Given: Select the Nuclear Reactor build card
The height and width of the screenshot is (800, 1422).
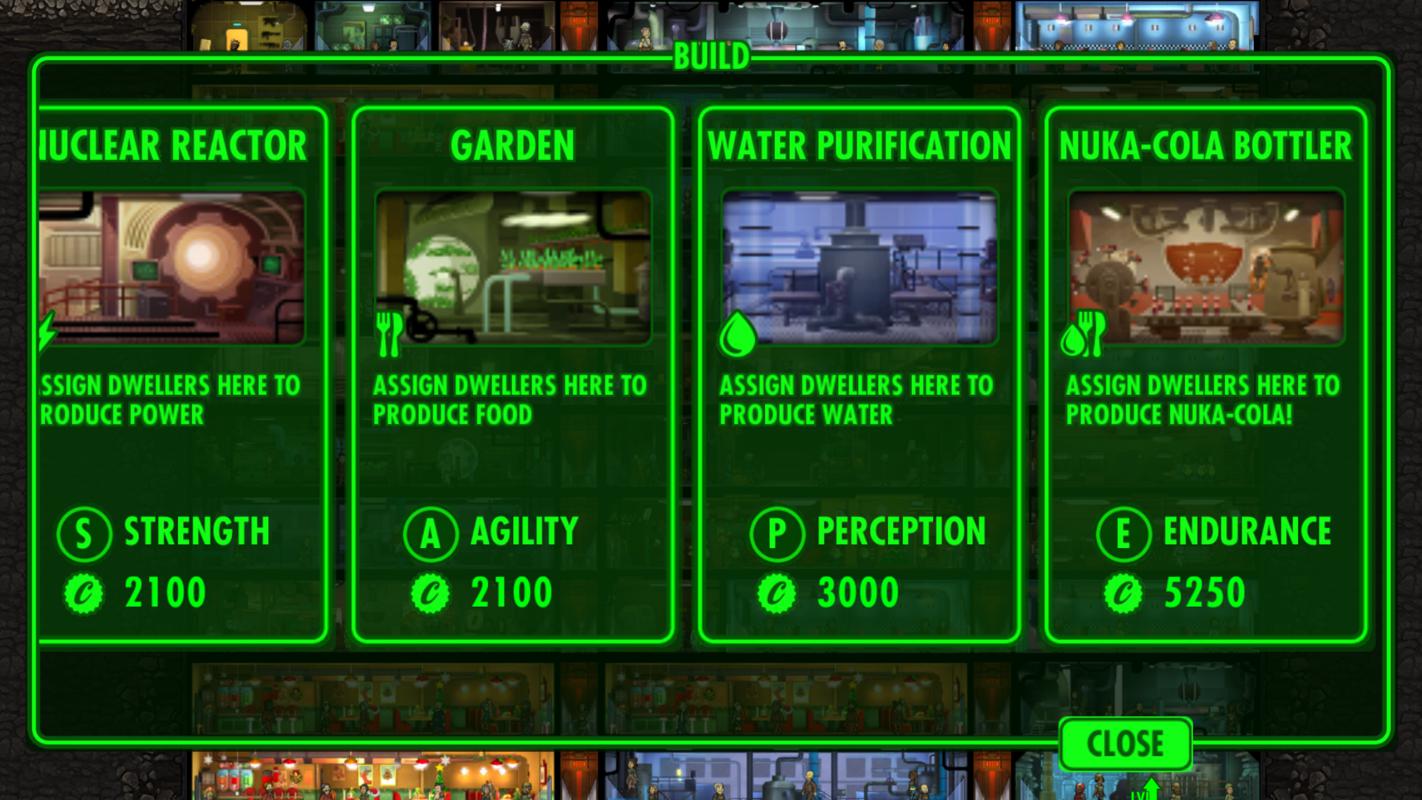Looking at the screenshot, I should coord(180,375).
